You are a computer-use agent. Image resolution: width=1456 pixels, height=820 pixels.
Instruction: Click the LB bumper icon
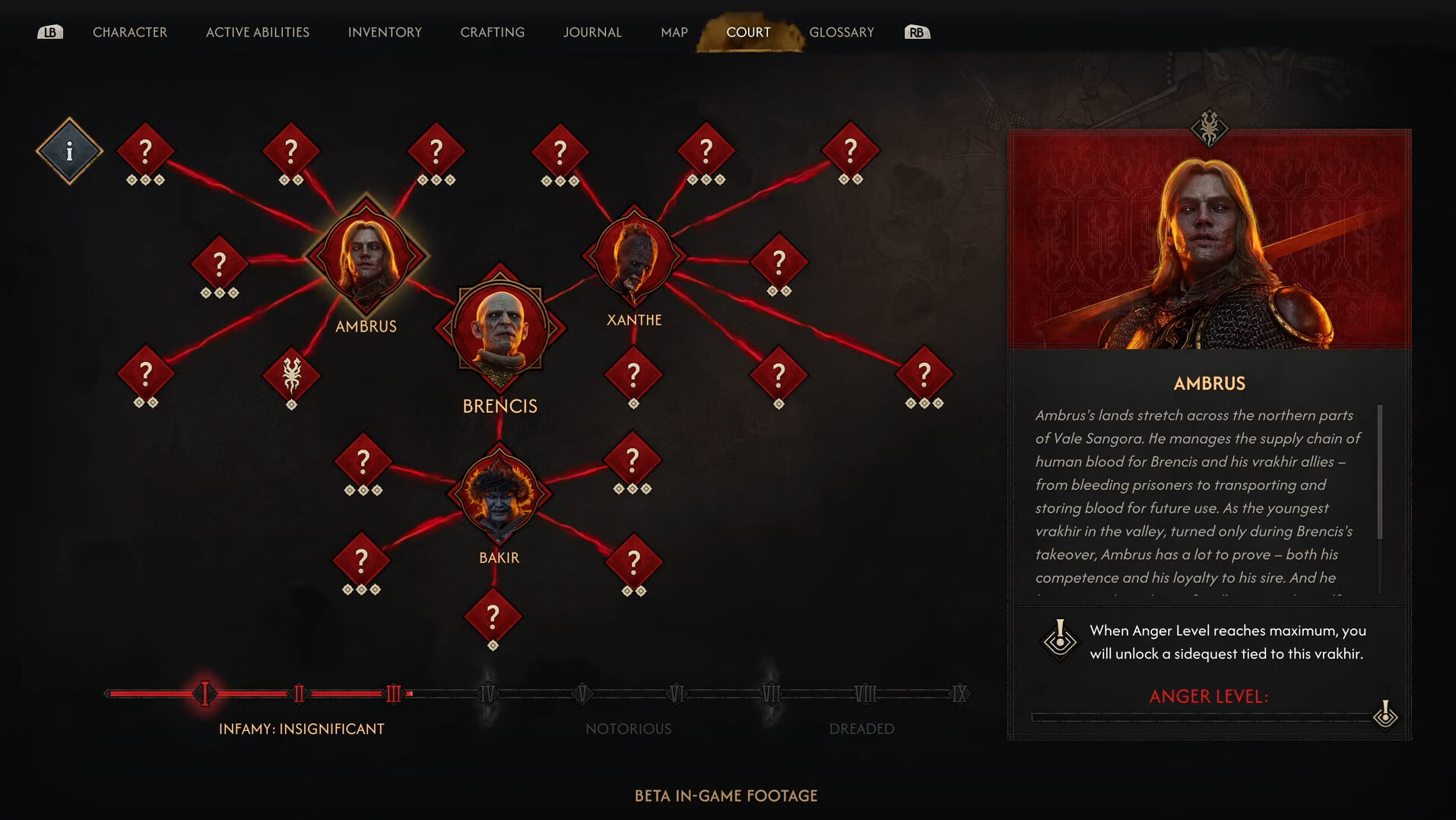tap(50, 32)
